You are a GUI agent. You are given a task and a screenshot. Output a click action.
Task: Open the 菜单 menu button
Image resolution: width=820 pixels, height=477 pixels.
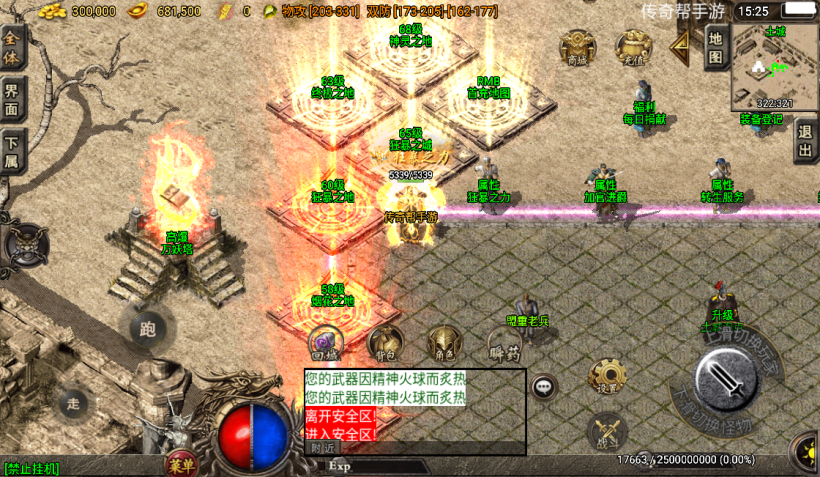[181, 463]
